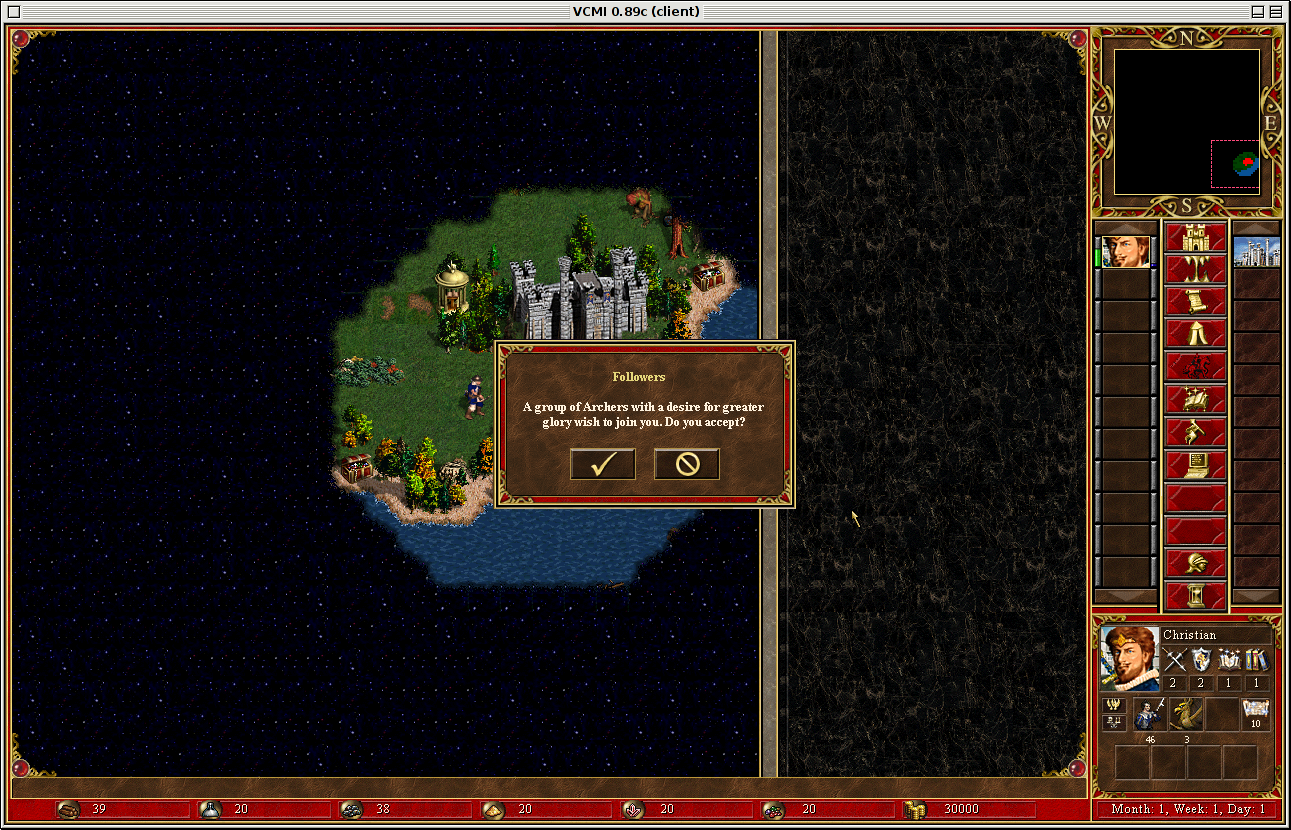The width and height of the screenshot is (1291, 830).
Task: Open Christian's large portrait in the info panel
Action: point(1129,658)
